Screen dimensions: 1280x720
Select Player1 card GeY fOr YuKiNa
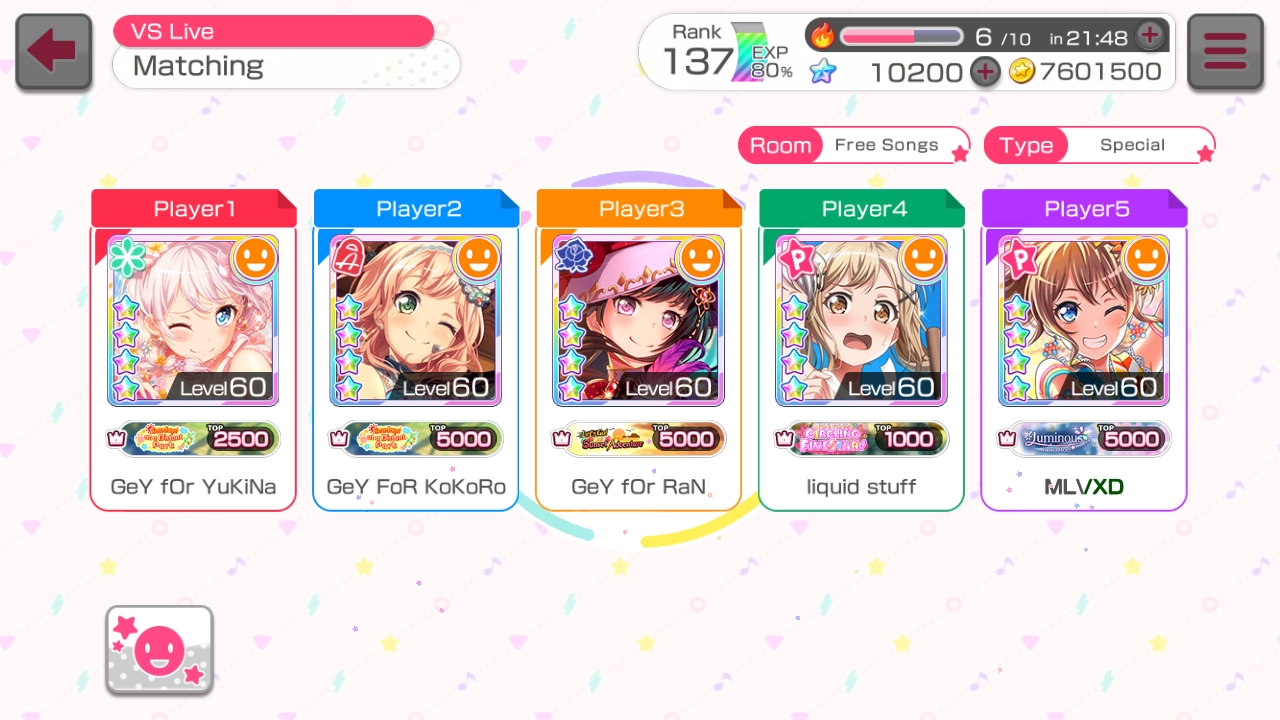[193, 350]
